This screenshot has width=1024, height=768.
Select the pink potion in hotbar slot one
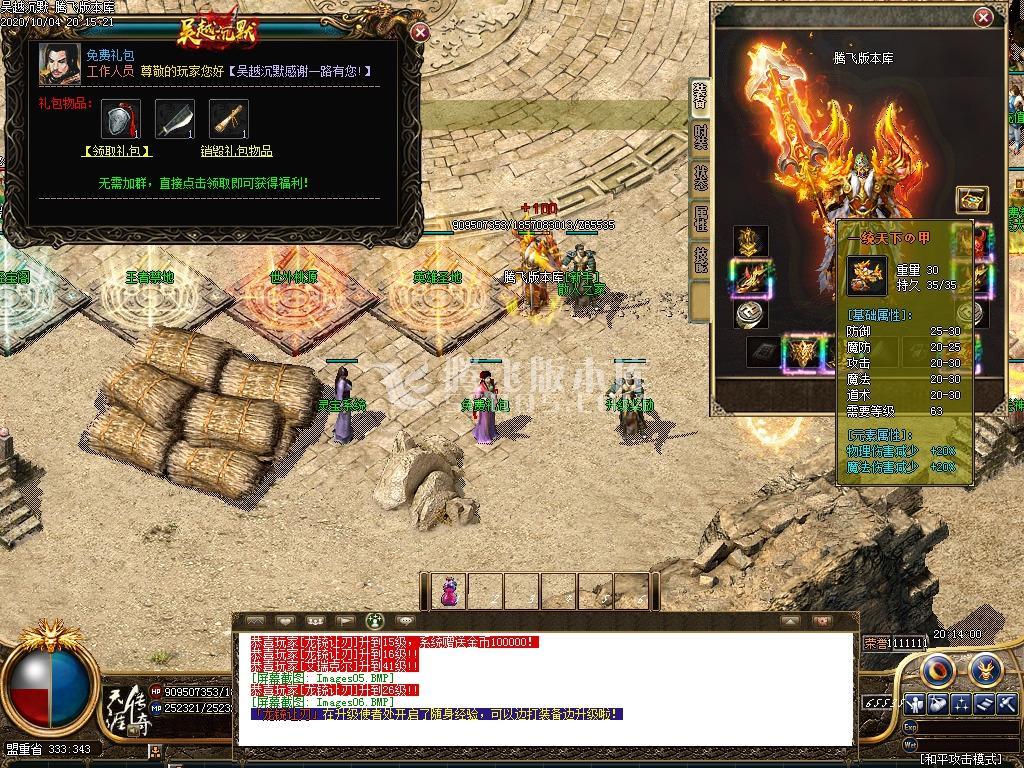(450, 591)
